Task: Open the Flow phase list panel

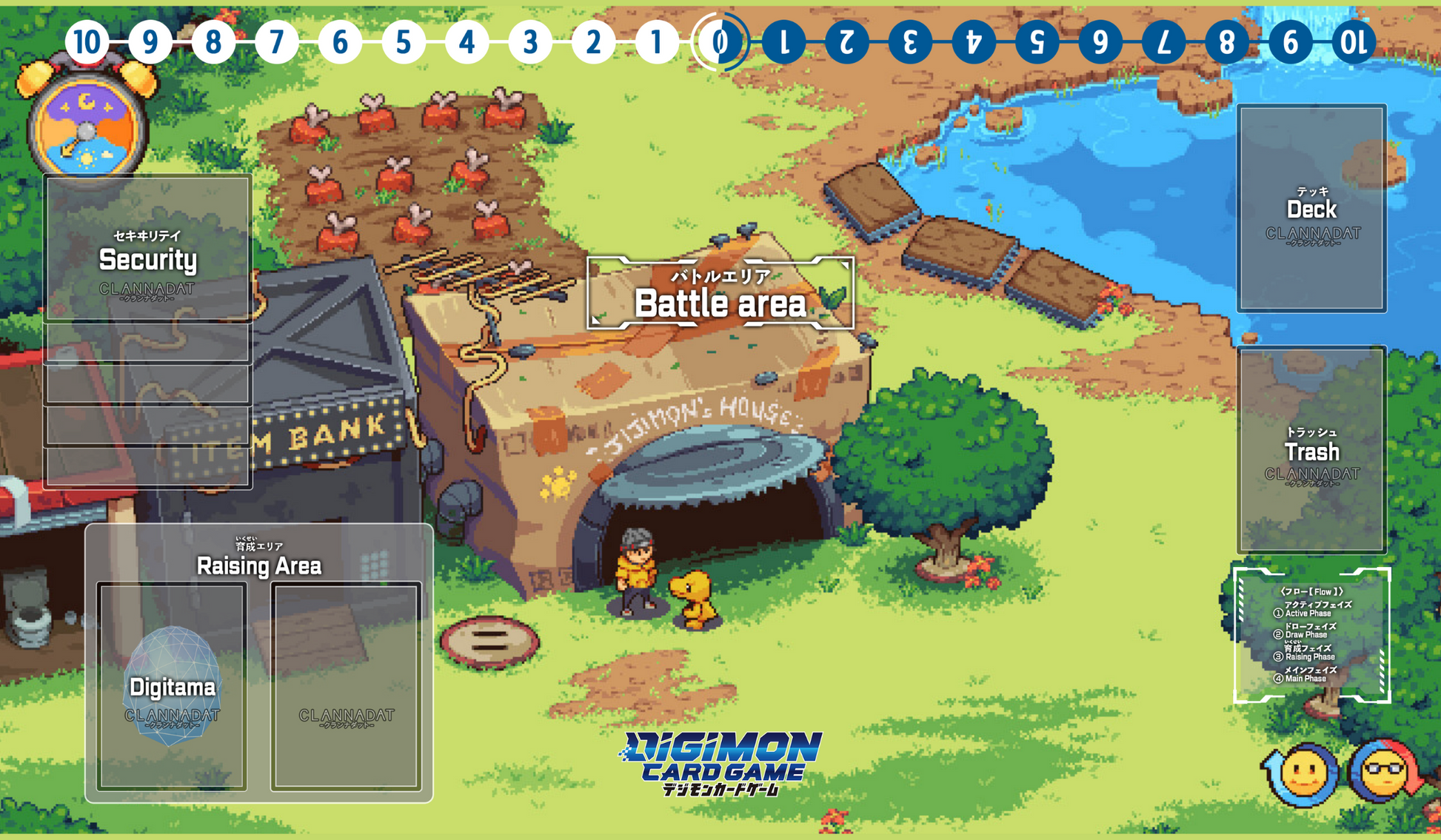Action: (x=1311, y=636)
